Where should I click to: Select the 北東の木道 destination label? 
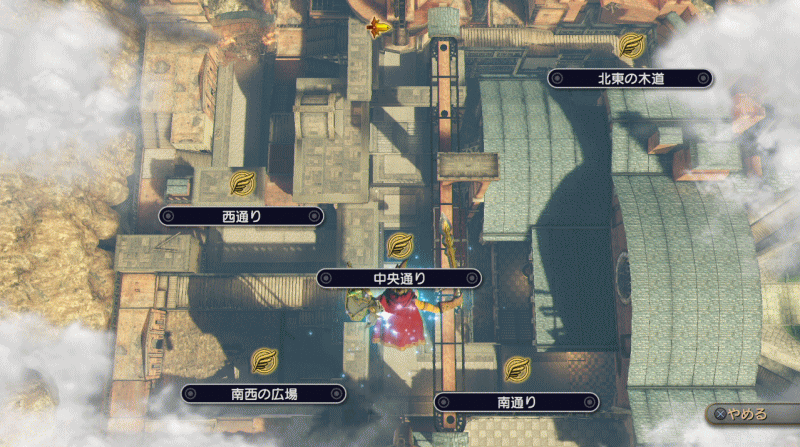[630, 78]
